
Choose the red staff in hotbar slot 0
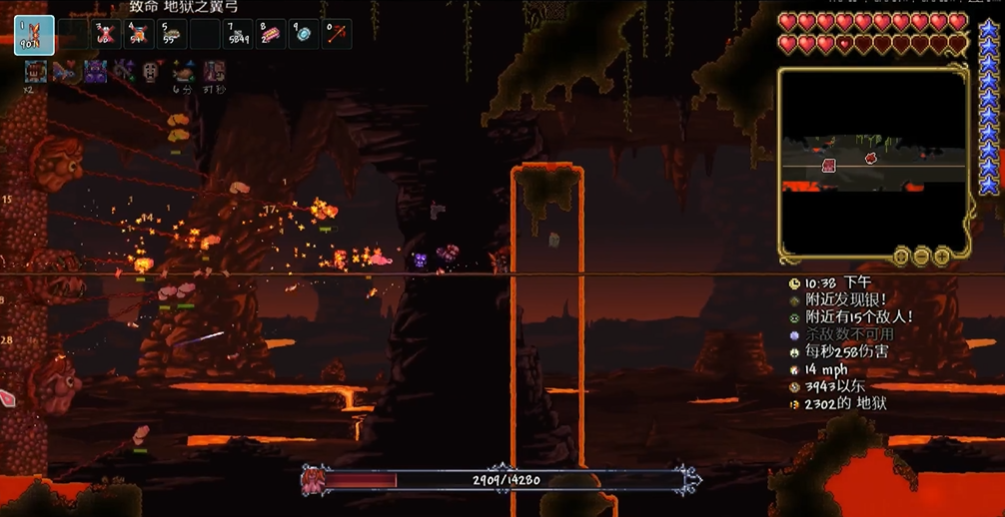tap(337, 35)
